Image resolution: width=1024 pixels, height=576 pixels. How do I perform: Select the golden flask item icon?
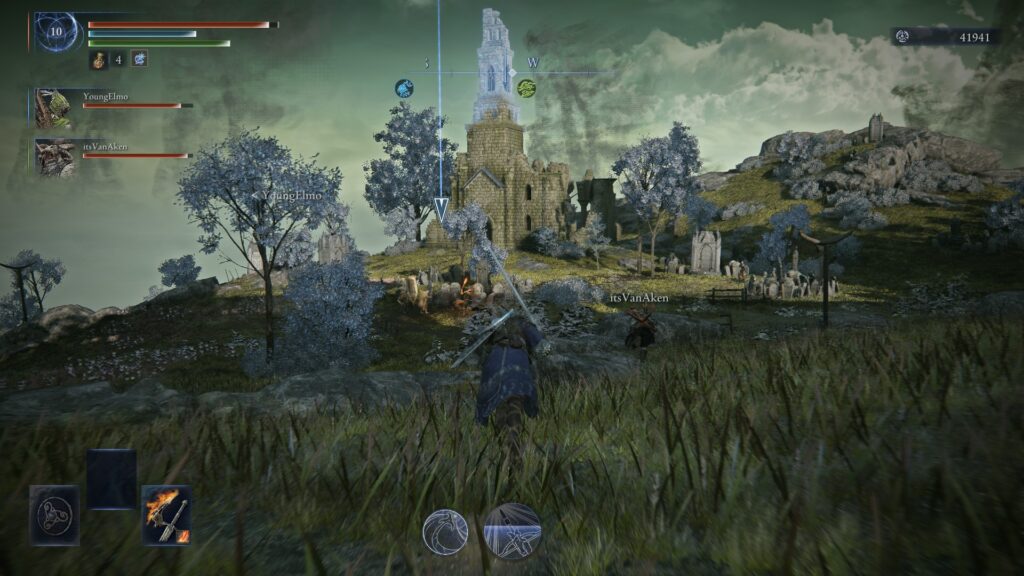tap(99, 60)
